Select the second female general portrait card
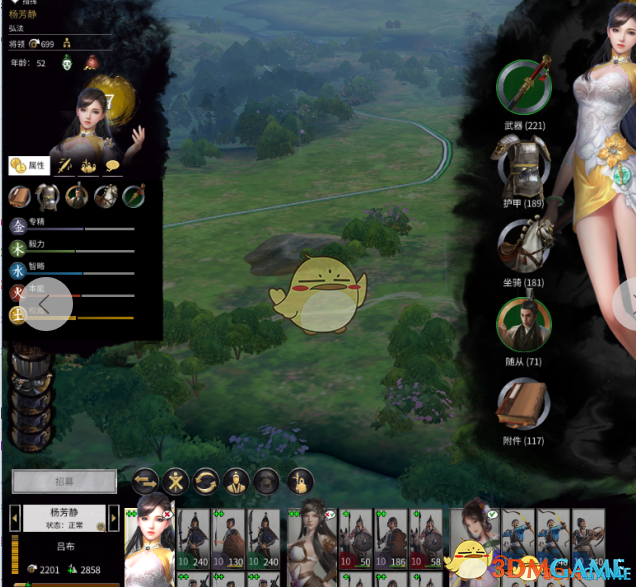Viewport: 636px width, 587px height. click(x=311, y=541)
